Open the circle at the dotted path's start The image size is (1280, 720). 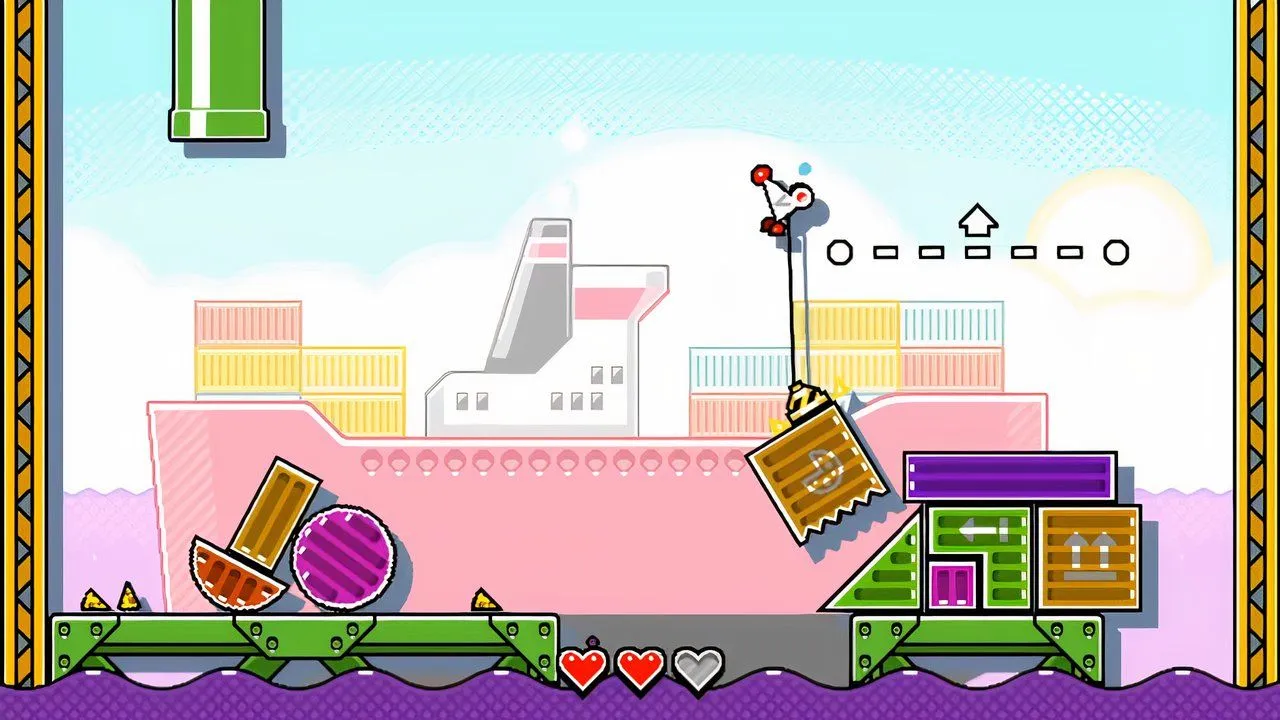(840, 252)
